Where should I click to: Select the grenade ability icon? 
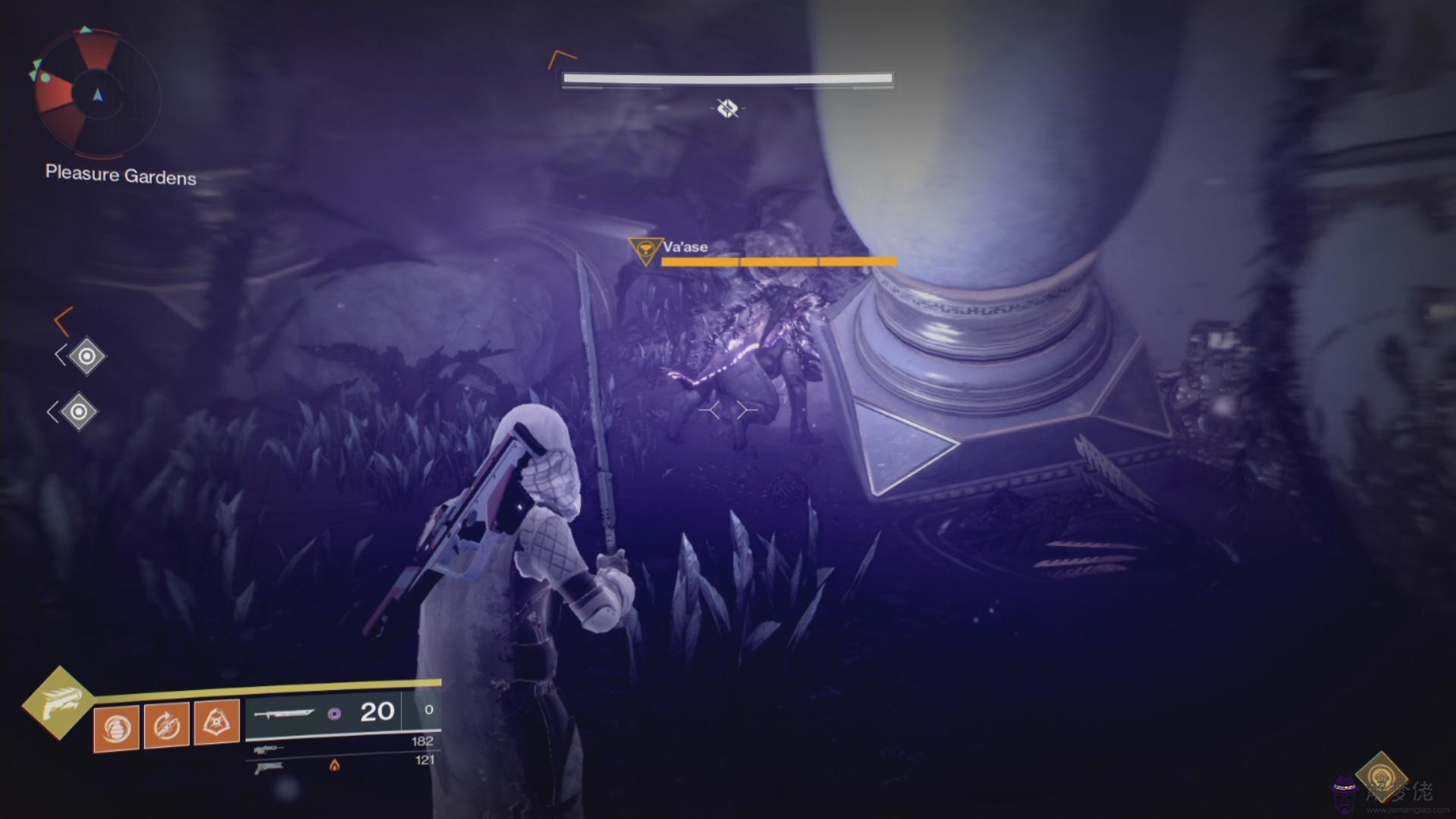pos(116,728)
